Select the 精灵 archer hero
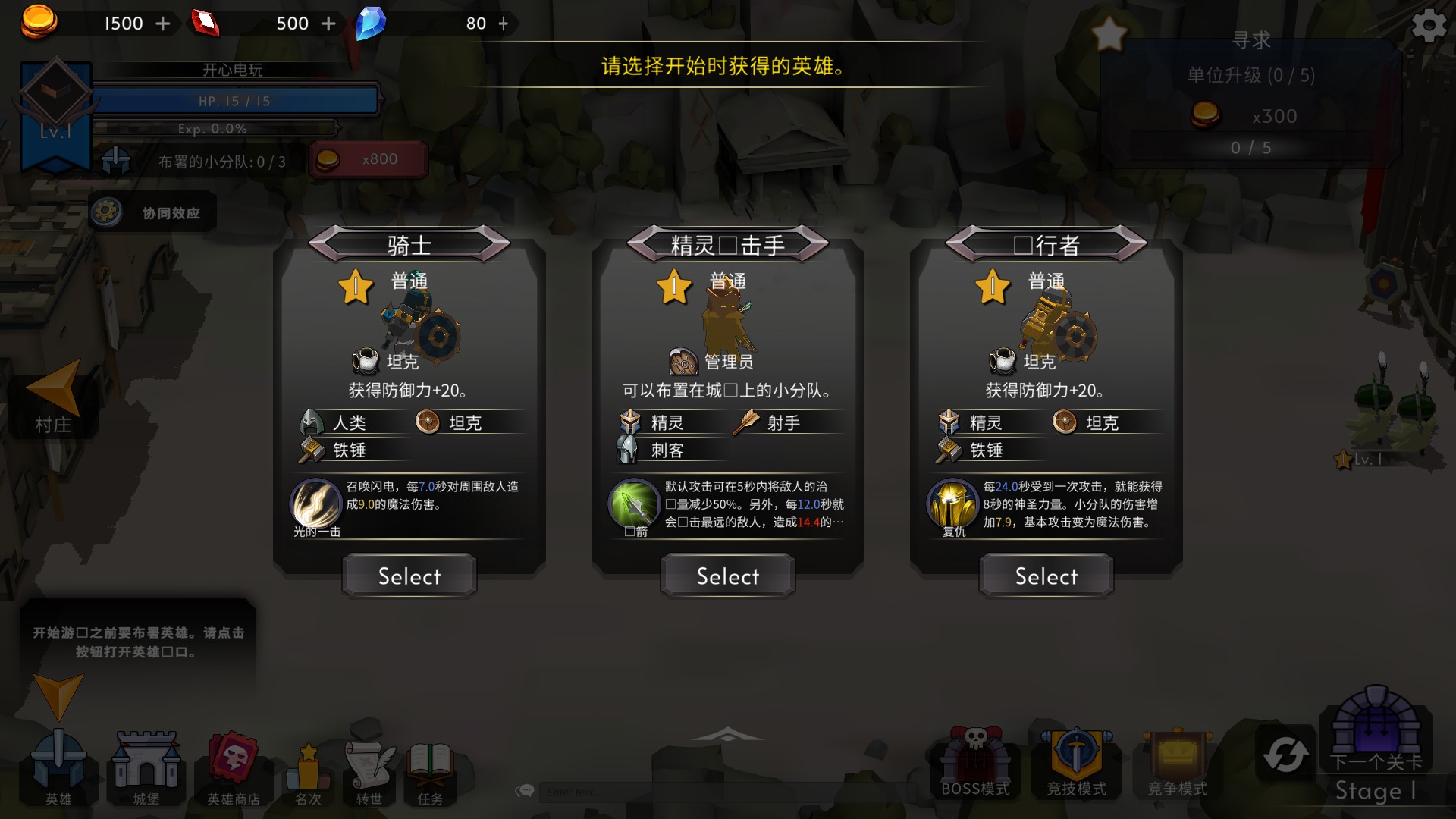 (x=726, y=576)
